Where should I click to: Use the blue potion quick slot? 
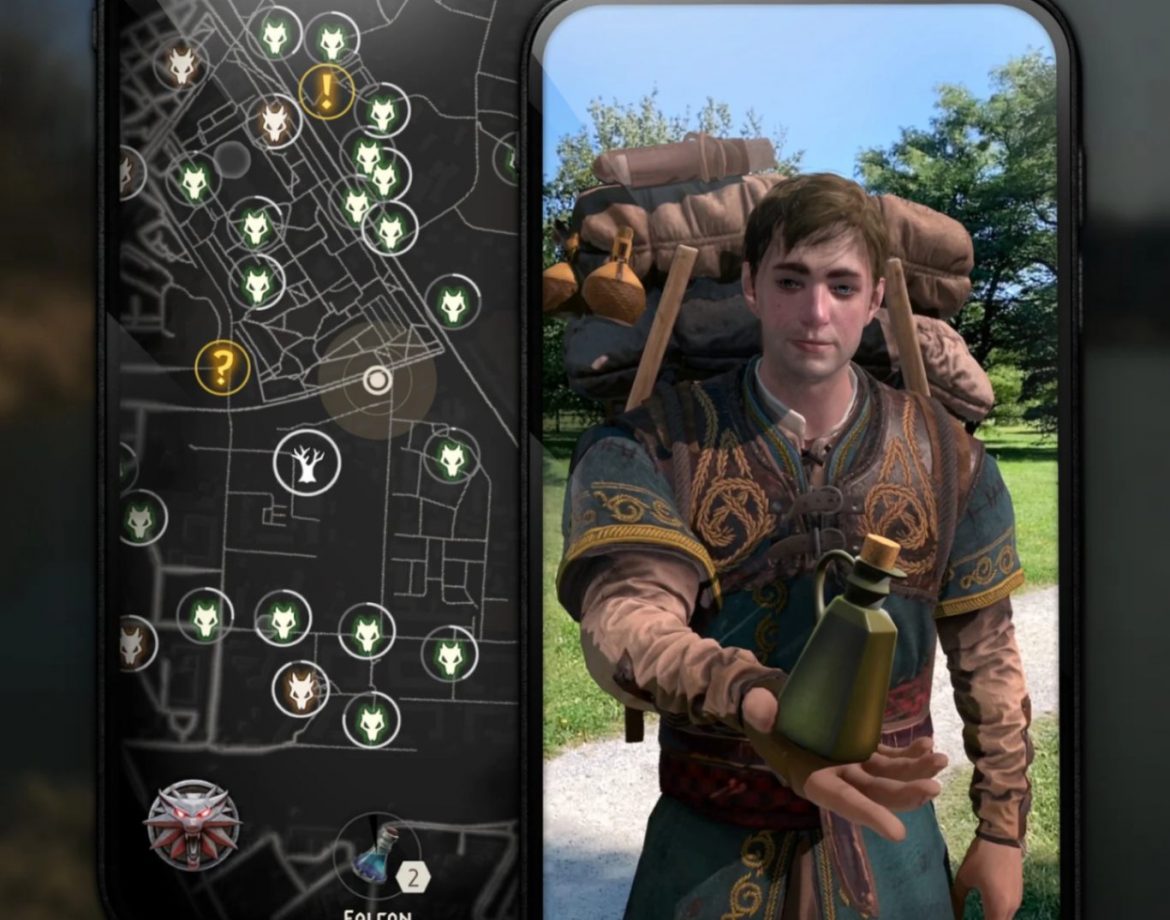tap(378, 853)
